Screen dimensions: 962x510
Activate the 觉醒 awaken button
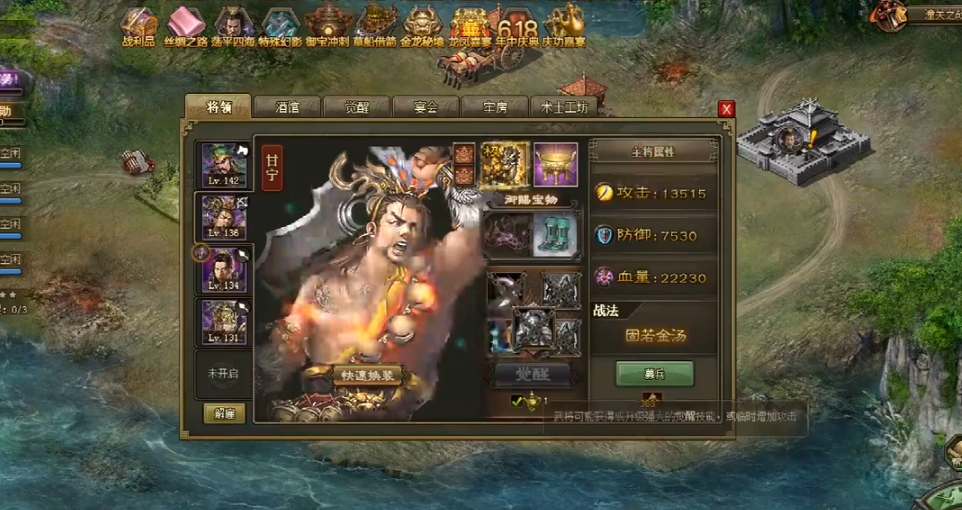click(x=533, y=374)
